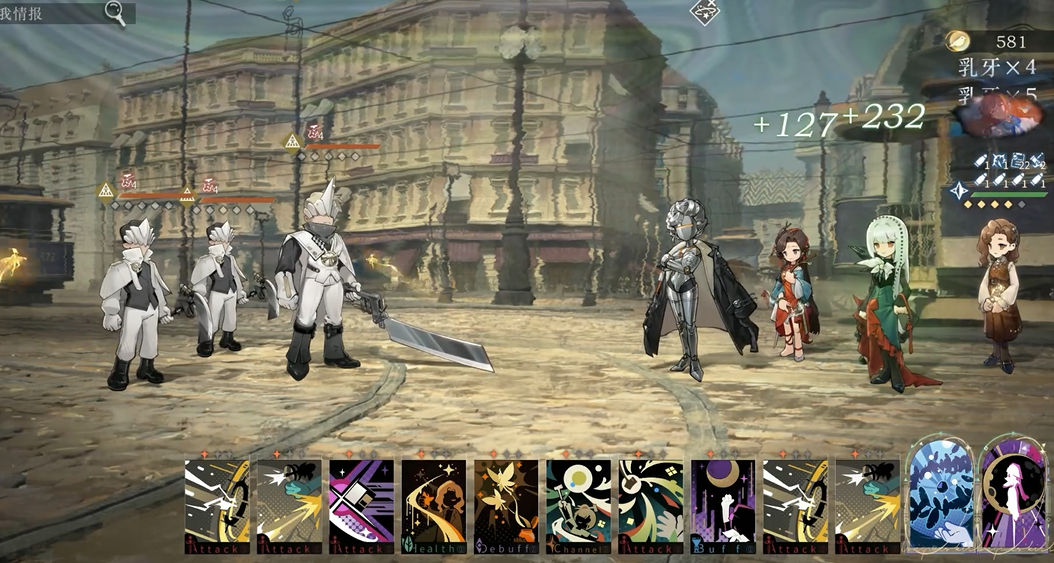Pick the dark swirl Attack card
Screen dimensions: 1054x563
(x=650, y=506)
